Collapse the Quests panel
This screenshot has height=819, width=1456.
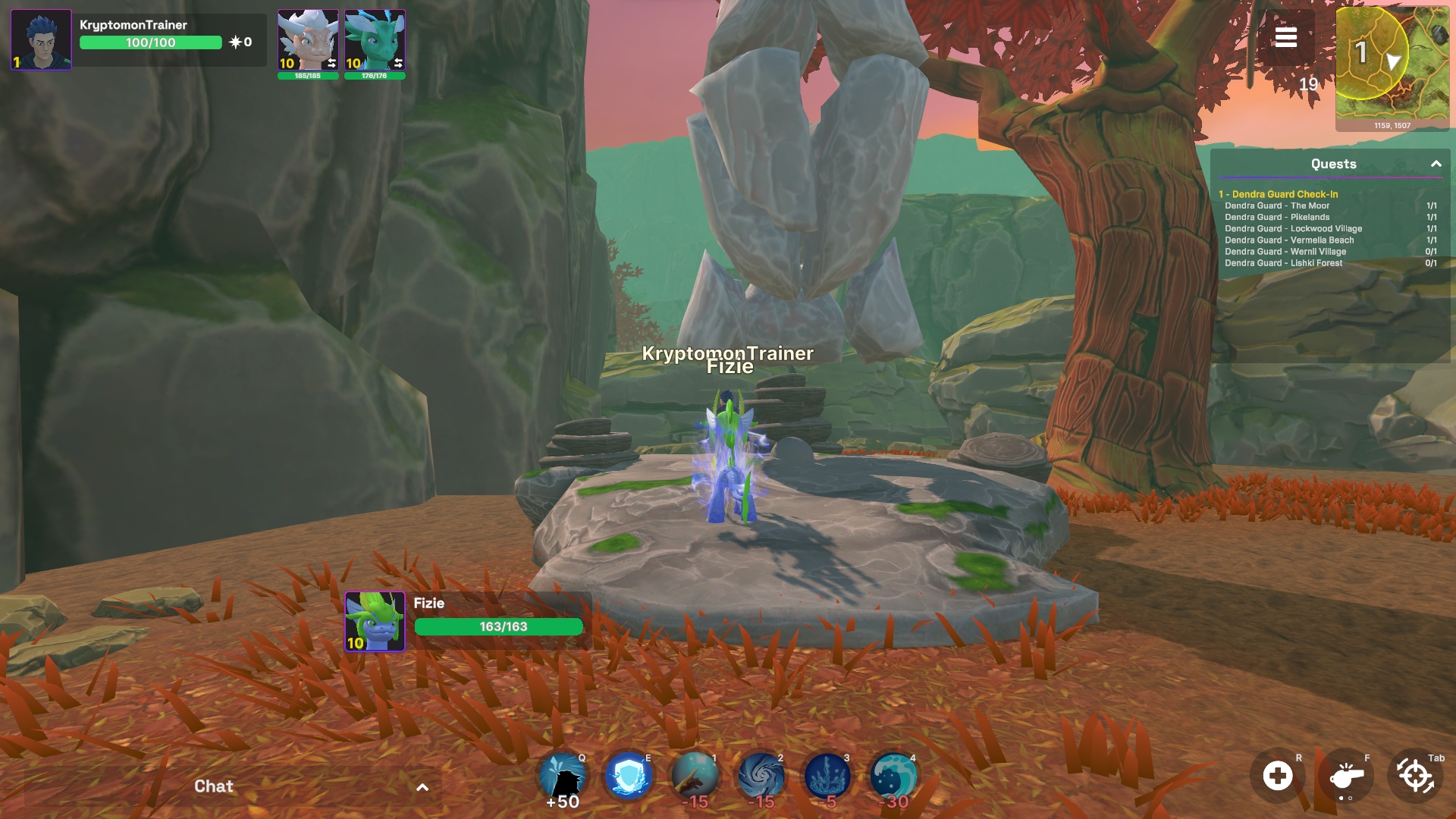[x=1436, y=164]
